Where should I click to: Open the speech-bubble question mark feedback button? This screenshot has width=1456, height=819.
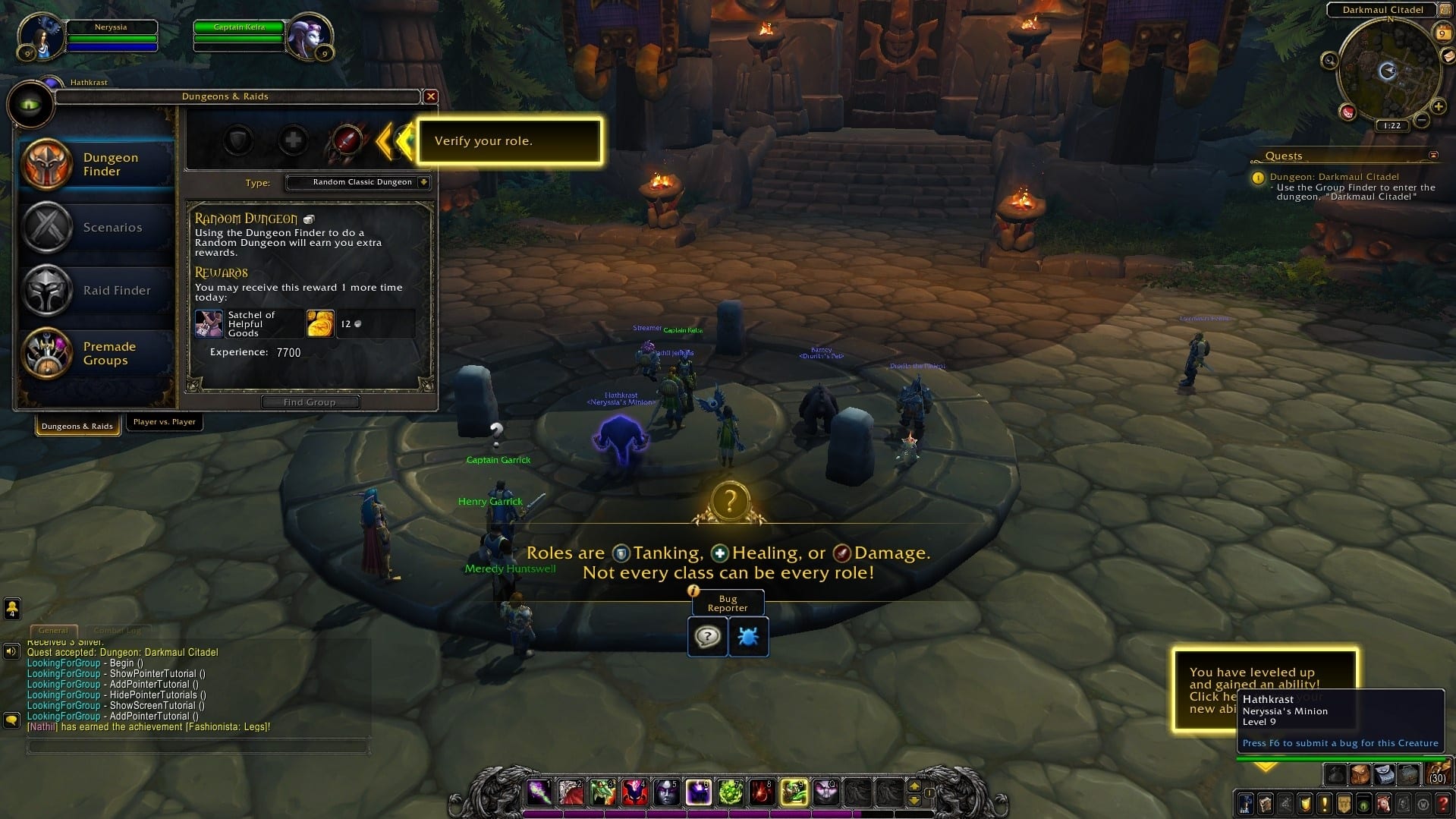click(x=707, y=636)
